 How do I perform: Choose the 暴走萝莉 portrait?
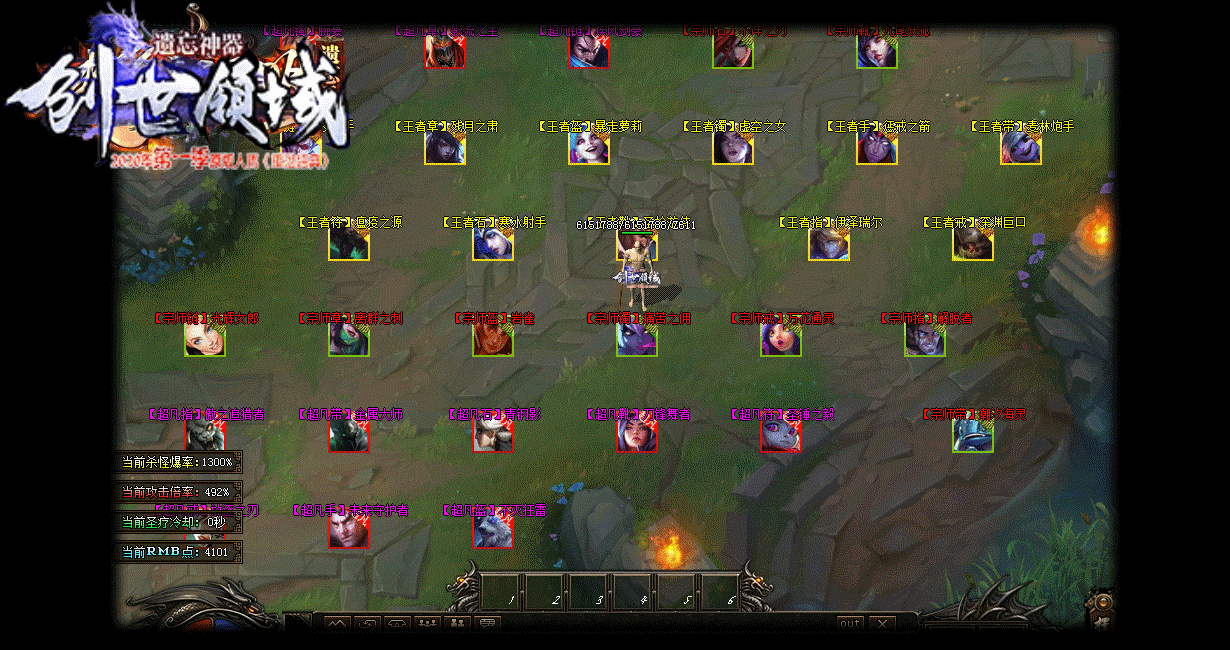589,148
